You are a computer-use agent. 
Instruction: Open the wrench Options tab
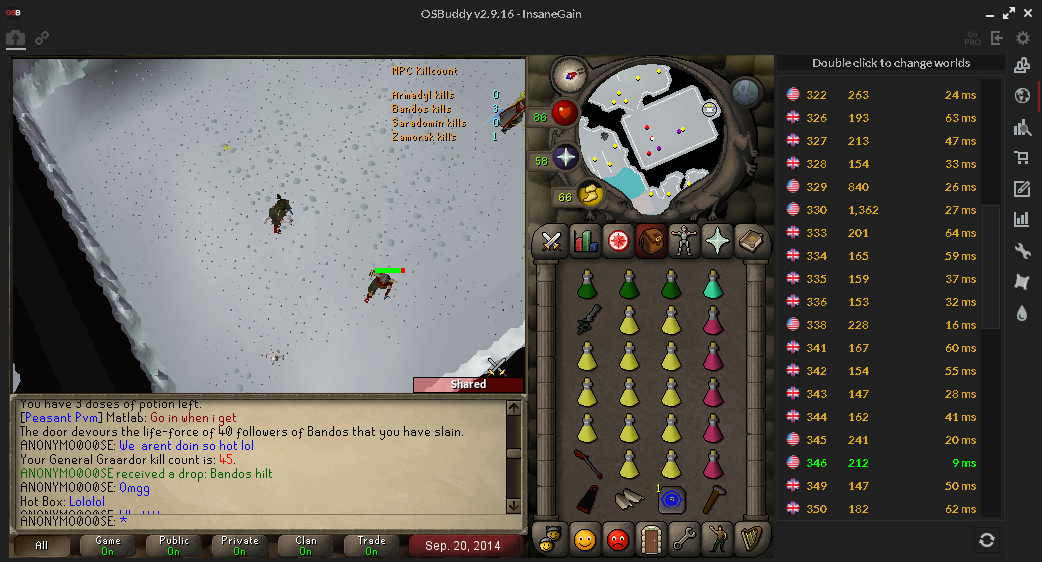(x=684, y=539)
